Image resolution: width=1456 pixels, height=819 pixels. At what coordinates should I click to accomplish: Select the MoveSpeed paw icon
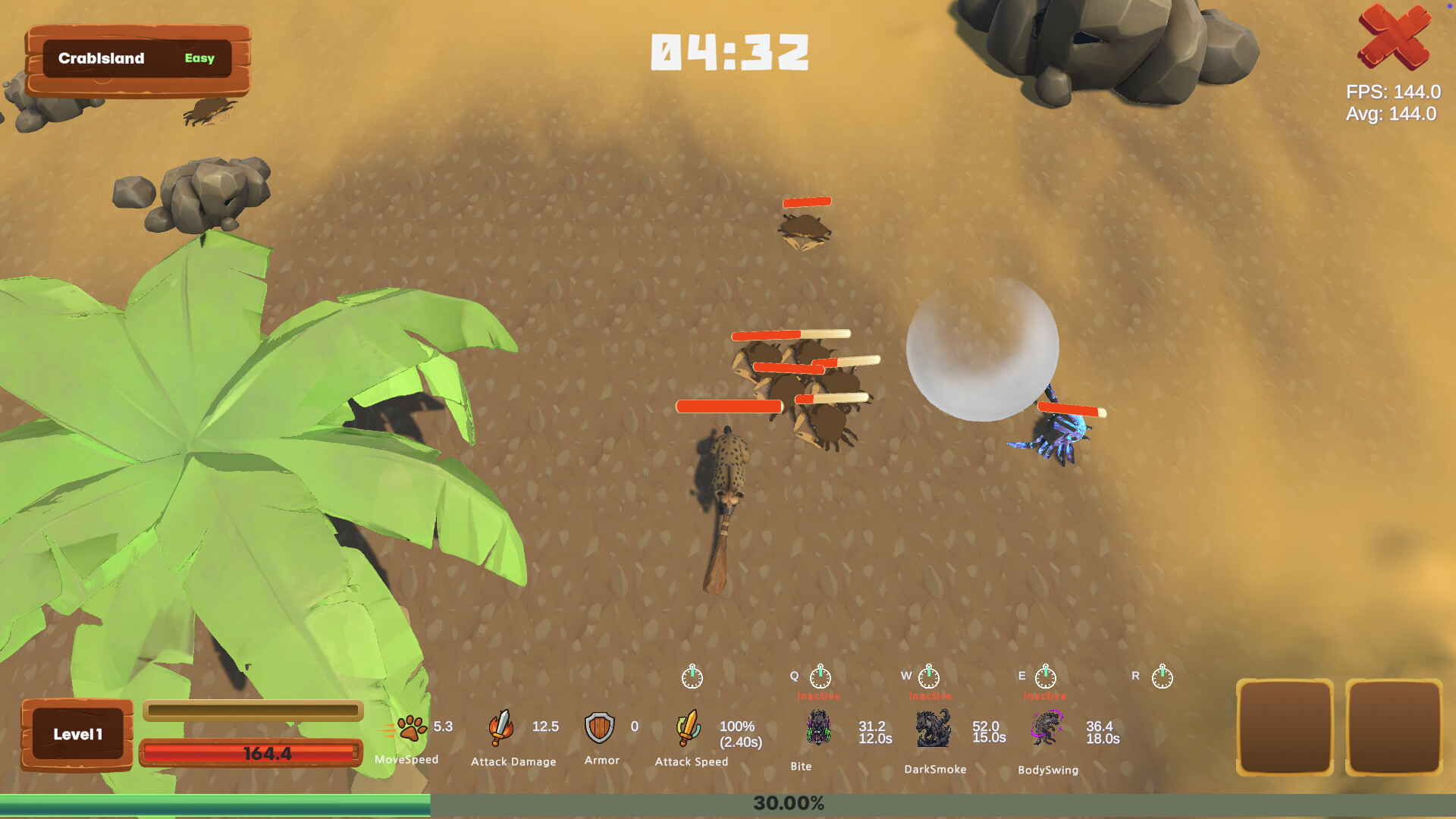(409, 726)
